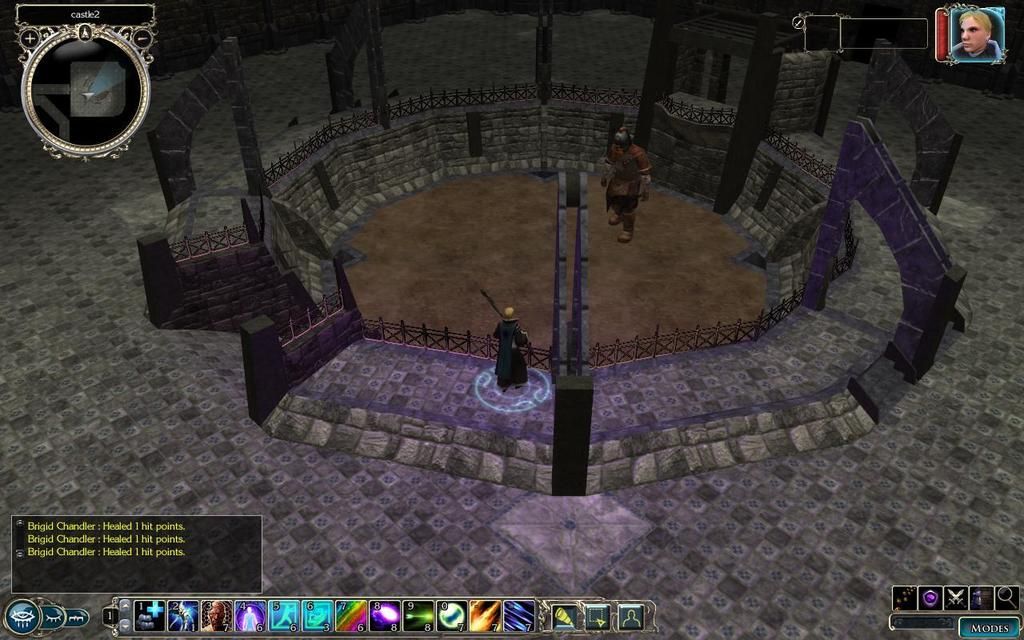1024x640 pixels.
Task: Zoom in the minimap with the plus button
Action: (x=30, y=38)
